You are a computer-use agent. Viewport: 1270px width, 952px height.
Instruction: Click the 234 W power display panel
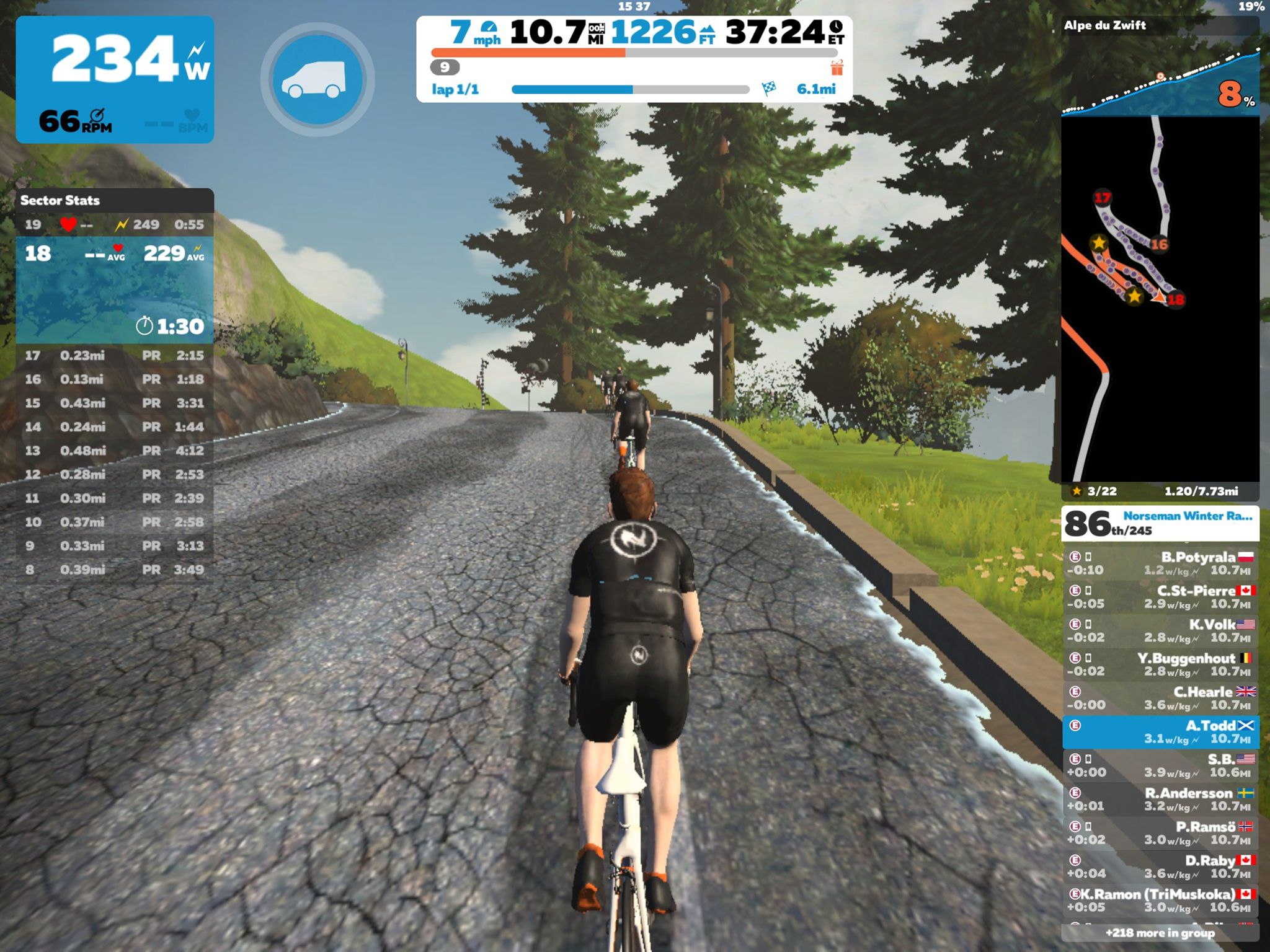[x=115, y=79]
